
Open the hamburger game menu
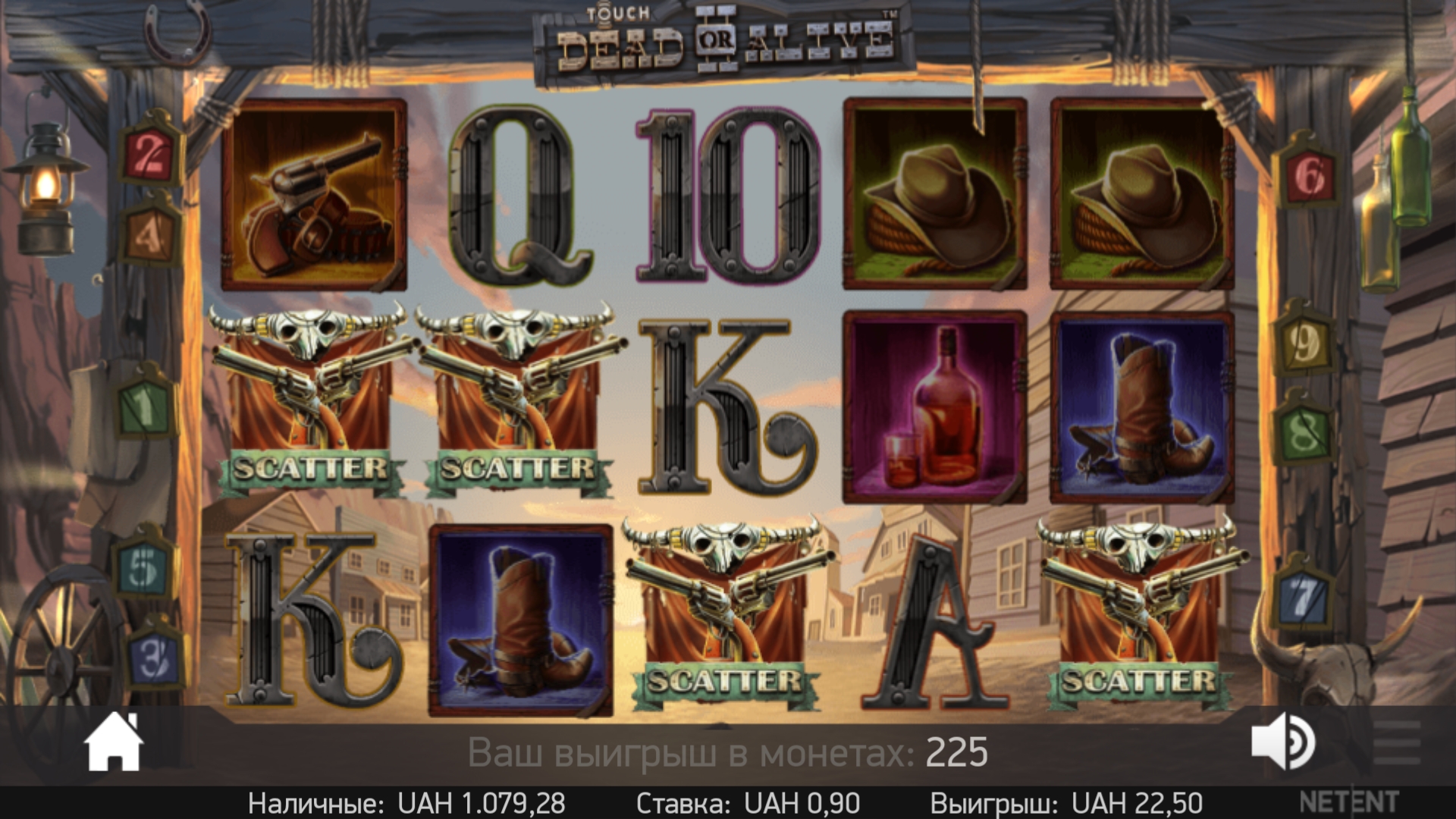[1396, 742]
